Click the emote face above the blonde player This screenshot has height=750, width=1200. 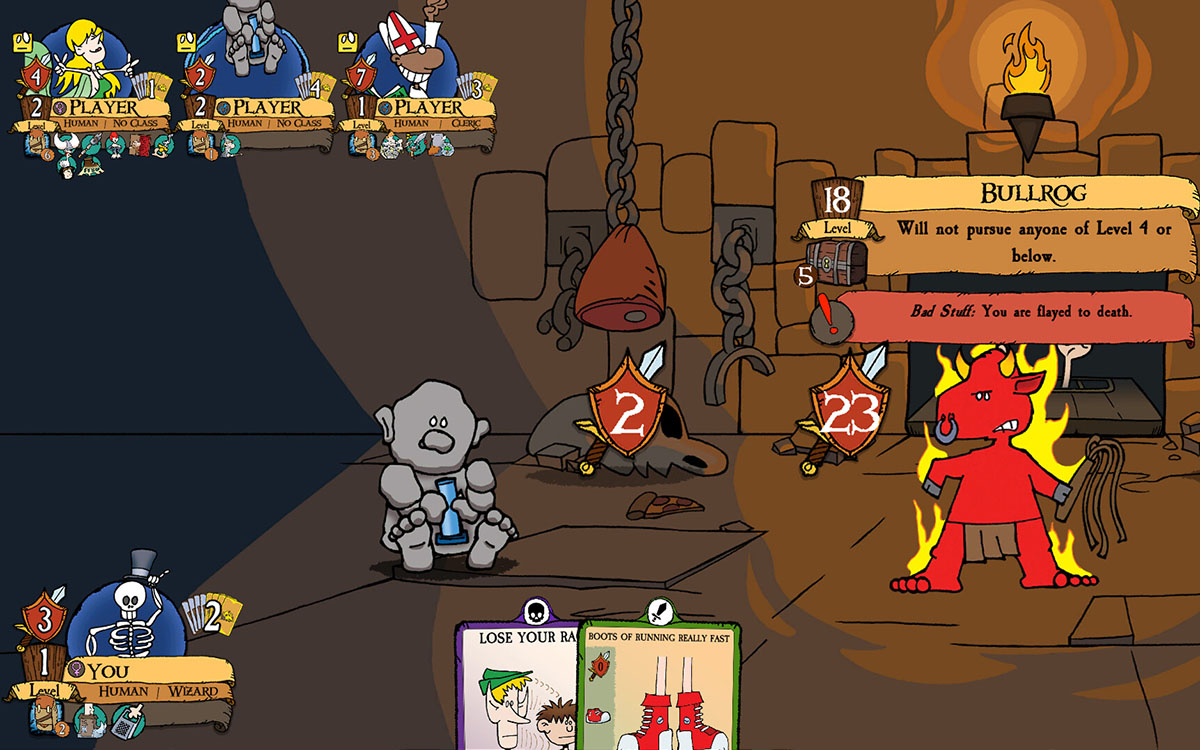[22, 42]
